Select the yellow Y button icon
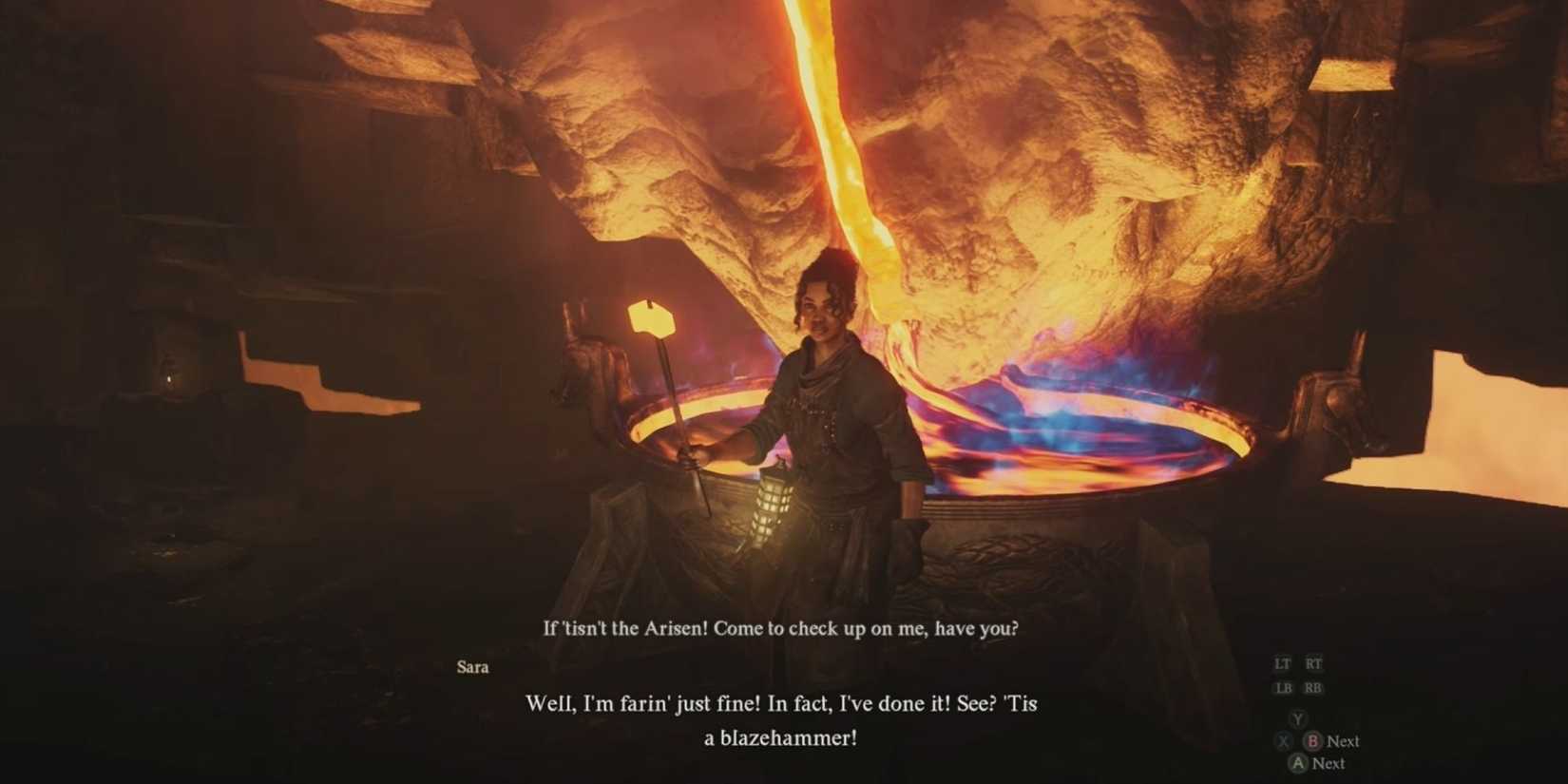This screenshot has width=1568, height=784. [x=1298, y=717]
